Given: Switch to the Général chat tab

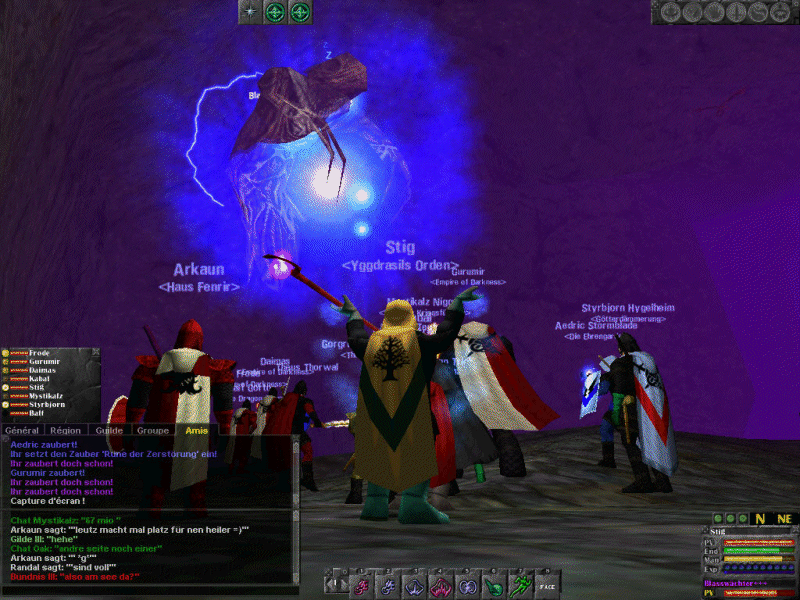Looking at the screenshot, I should click(x=22, y=430).
